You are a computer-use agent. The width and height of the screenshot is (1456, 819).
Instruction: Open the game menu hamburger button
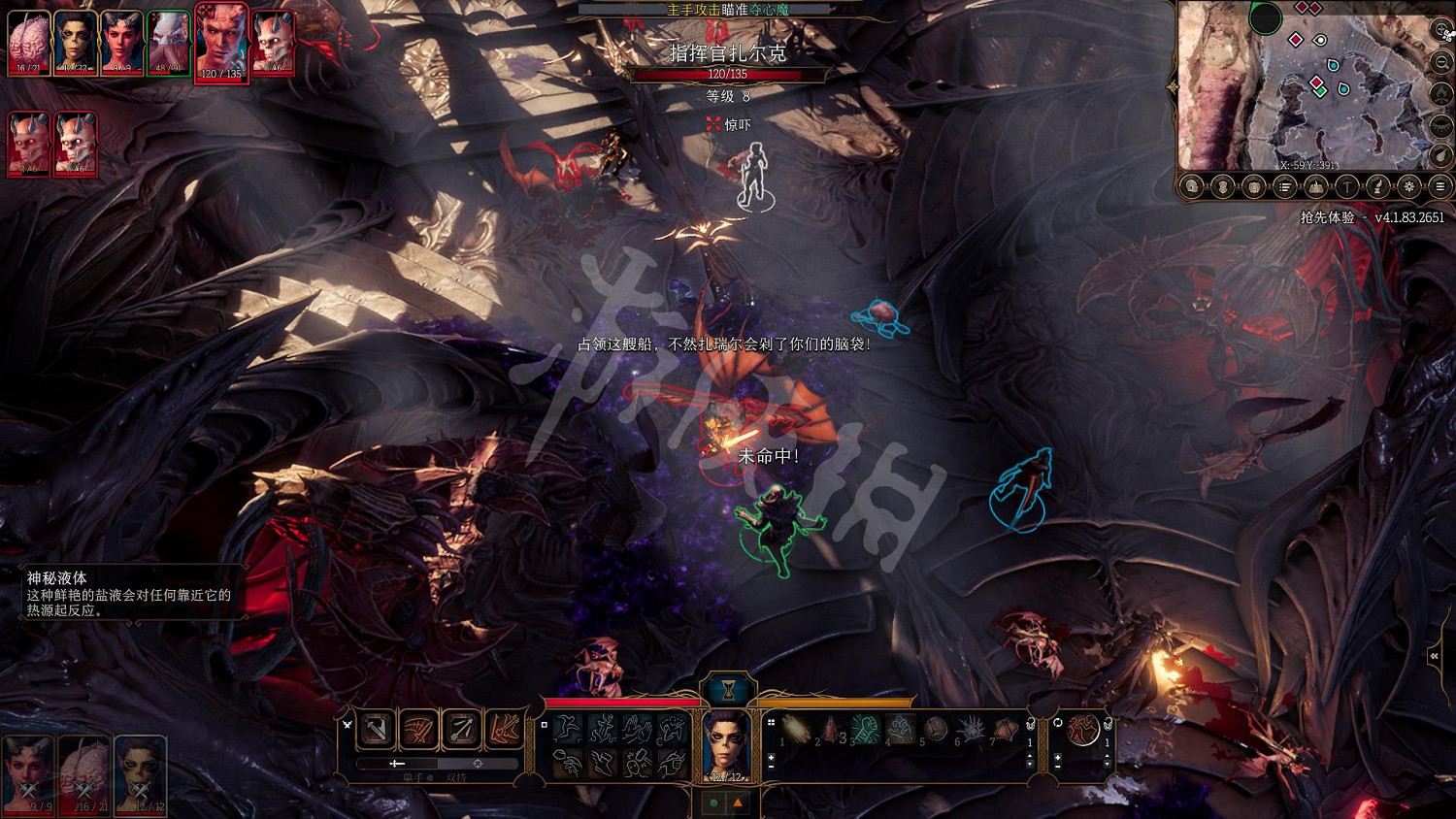(x=1440, y=186)
